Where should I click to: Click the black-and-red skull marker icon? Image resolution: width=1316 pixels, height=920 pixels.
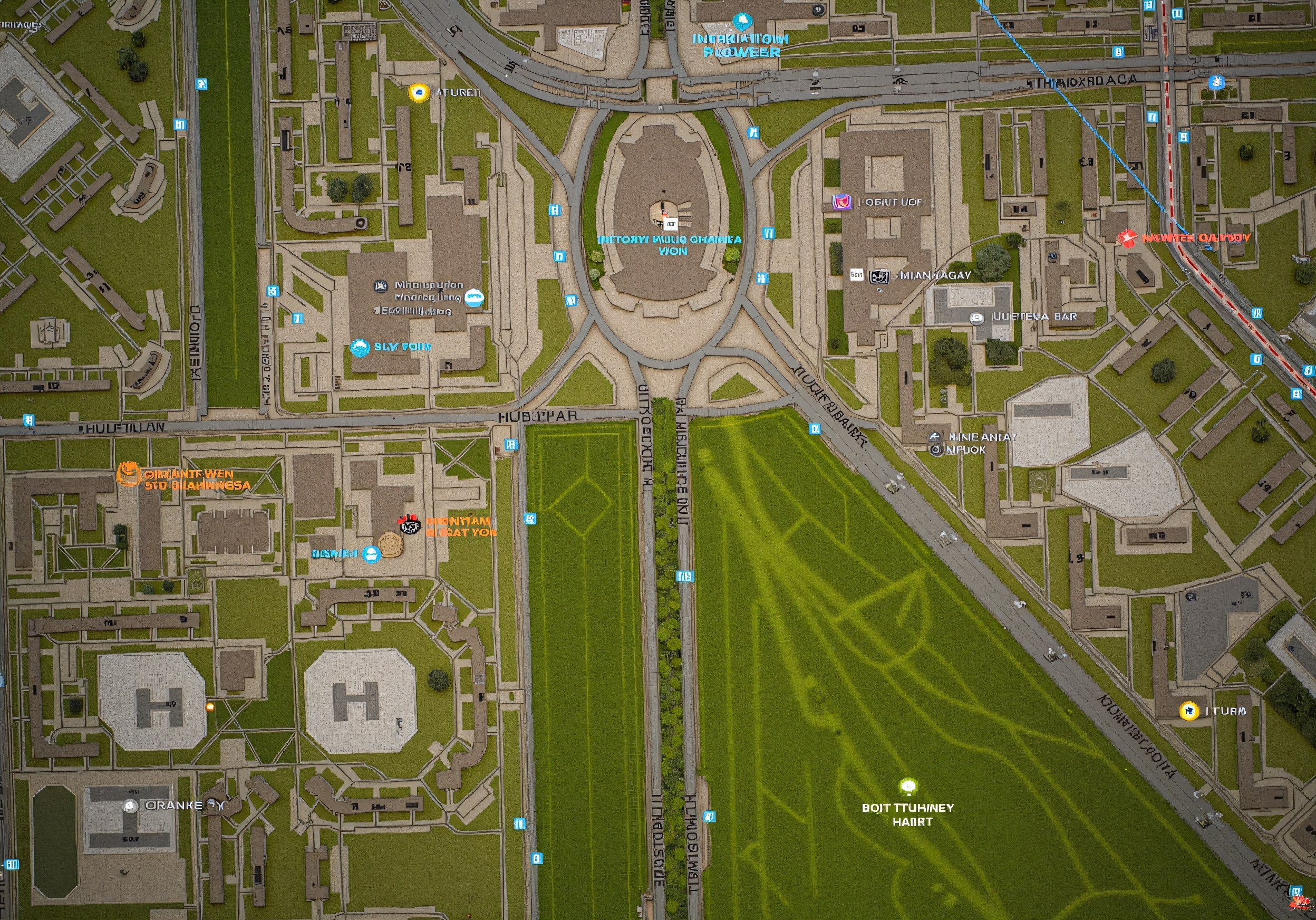(409, 525)
